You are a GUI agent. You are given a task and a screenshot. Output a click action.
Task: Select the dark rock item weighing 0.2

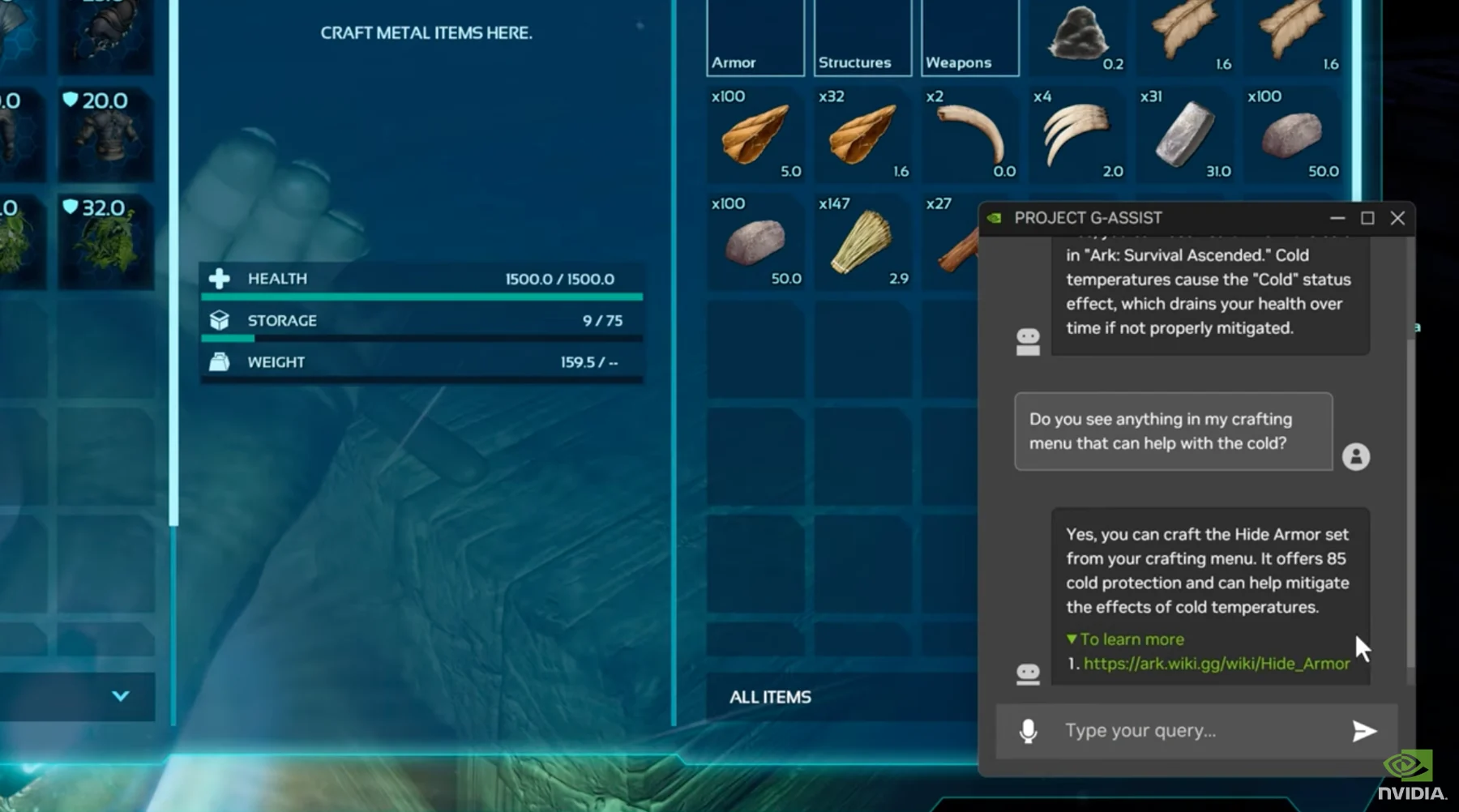coord(1076,36)
